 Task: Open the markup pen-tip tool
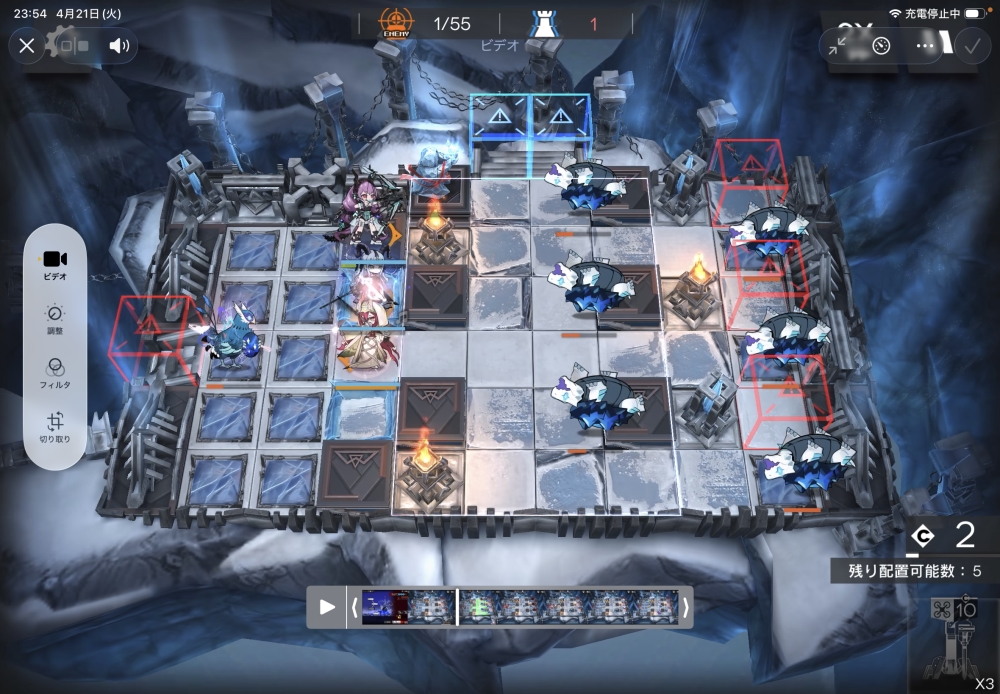881,45
